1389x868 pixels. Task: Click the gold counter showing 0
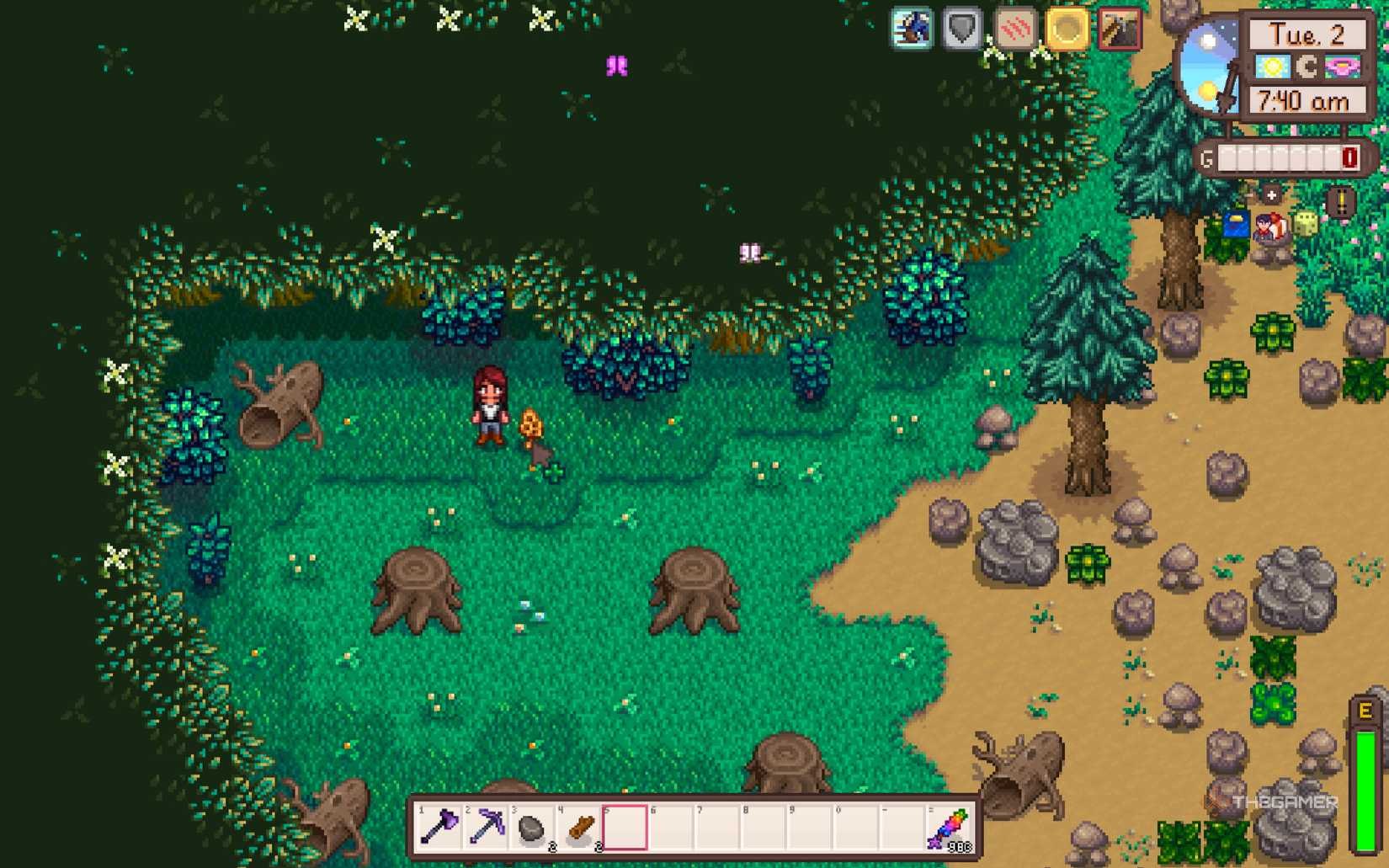(x=1348, y=157)
